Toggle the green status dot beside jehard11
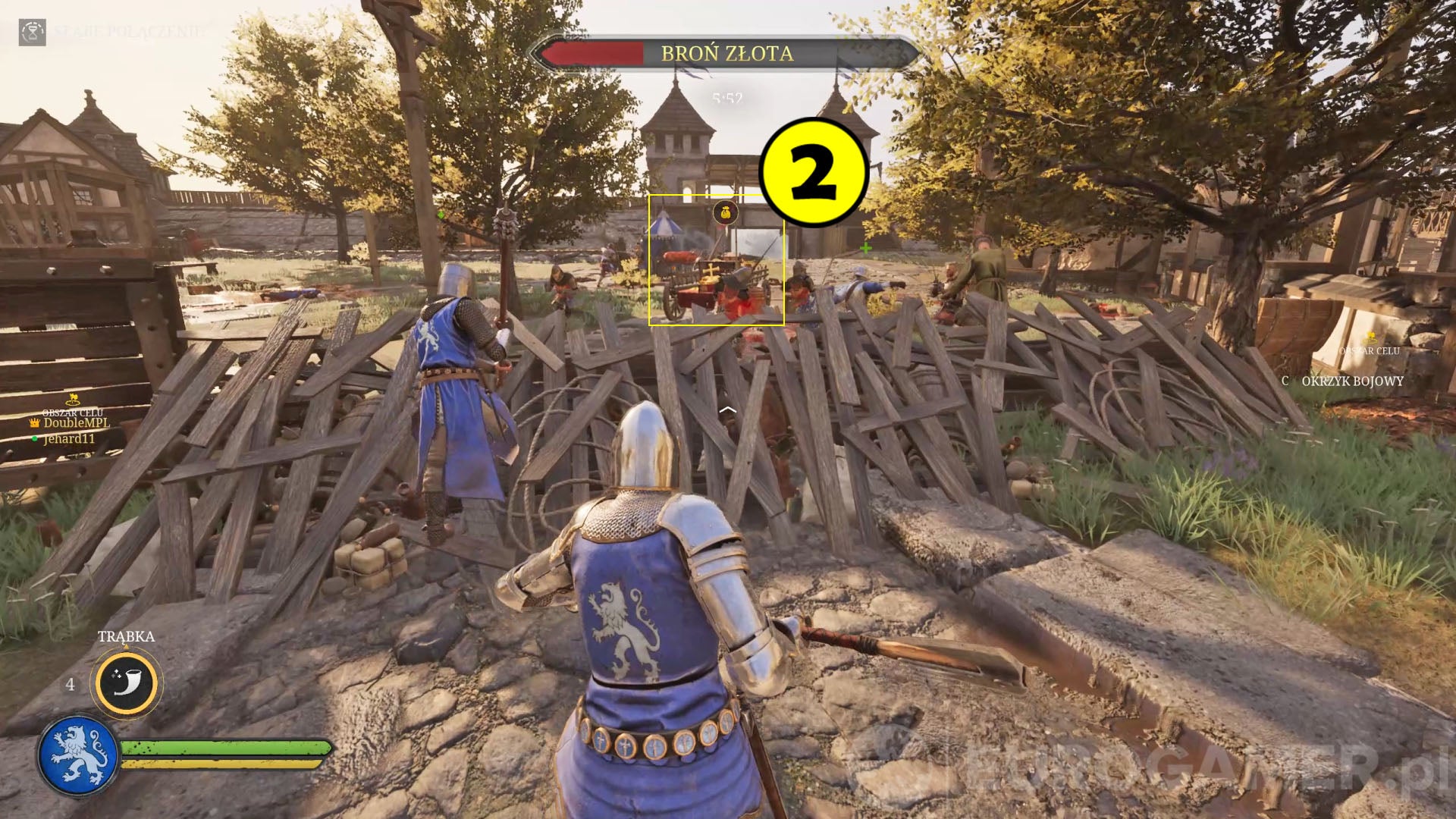Screen dimensions: 1456x819 (33, 438)
